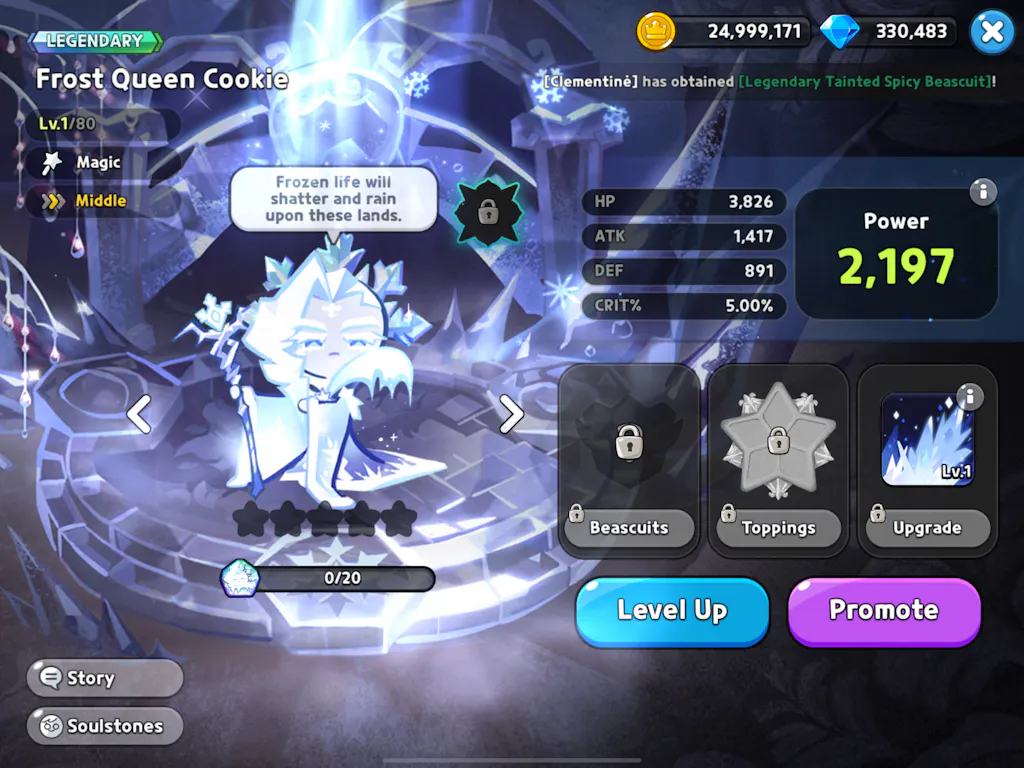1024x768 pixels.
Task: Close the cookie details screen
Action: [991, 31]
